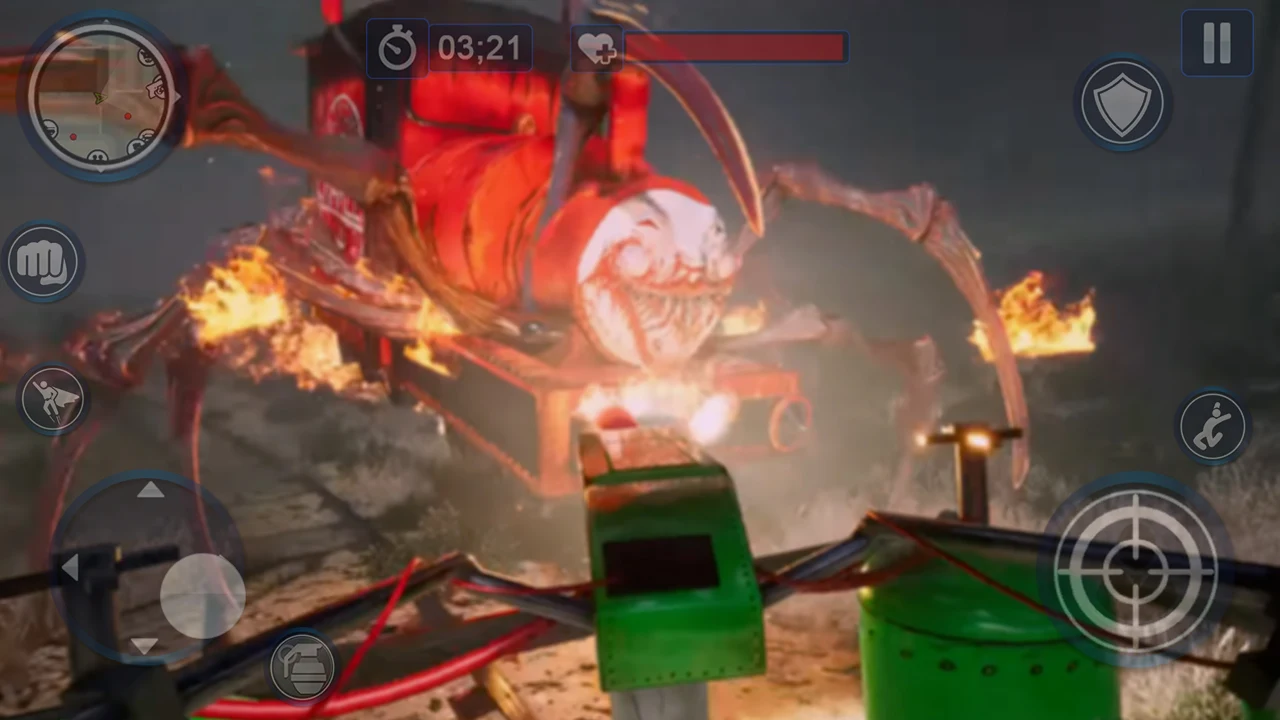Fire using the crosshair shoot button
This screenshot has width=1280, height=720.
click(x=1135, y=570)
